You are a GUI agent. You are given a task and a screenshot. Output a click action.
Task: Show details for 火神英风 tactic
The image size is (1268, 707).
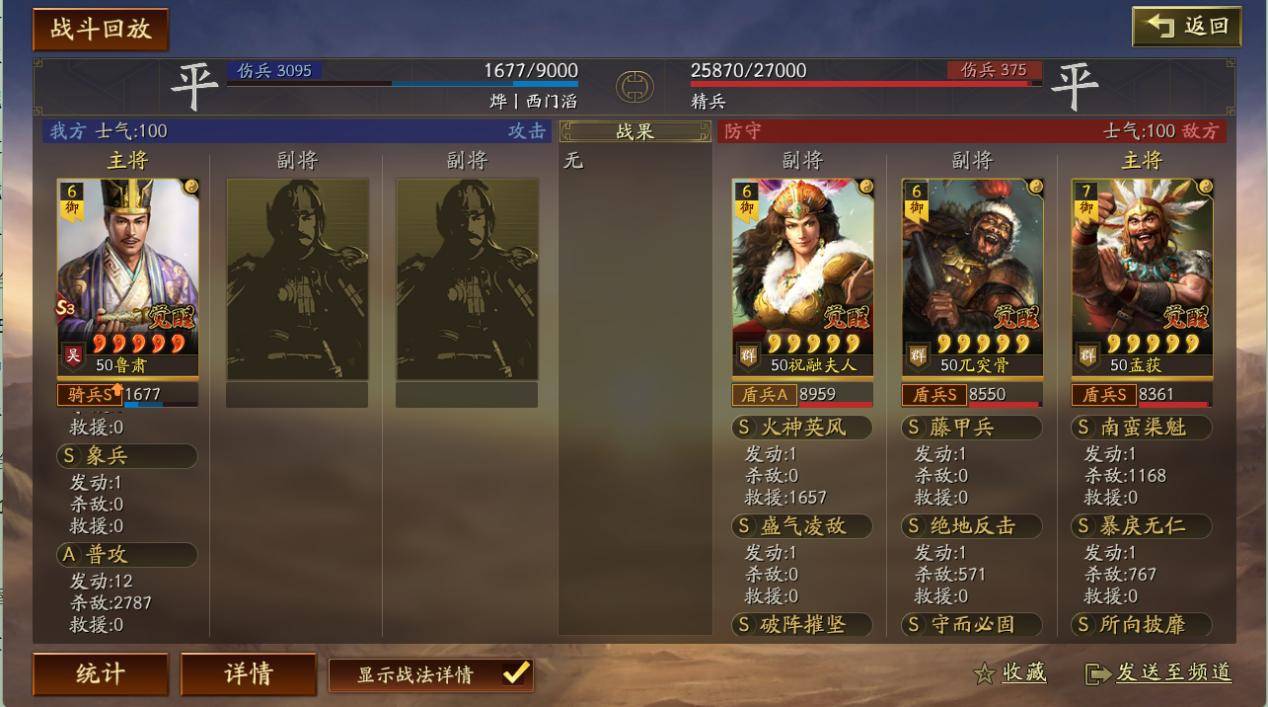tap(802, 428)
